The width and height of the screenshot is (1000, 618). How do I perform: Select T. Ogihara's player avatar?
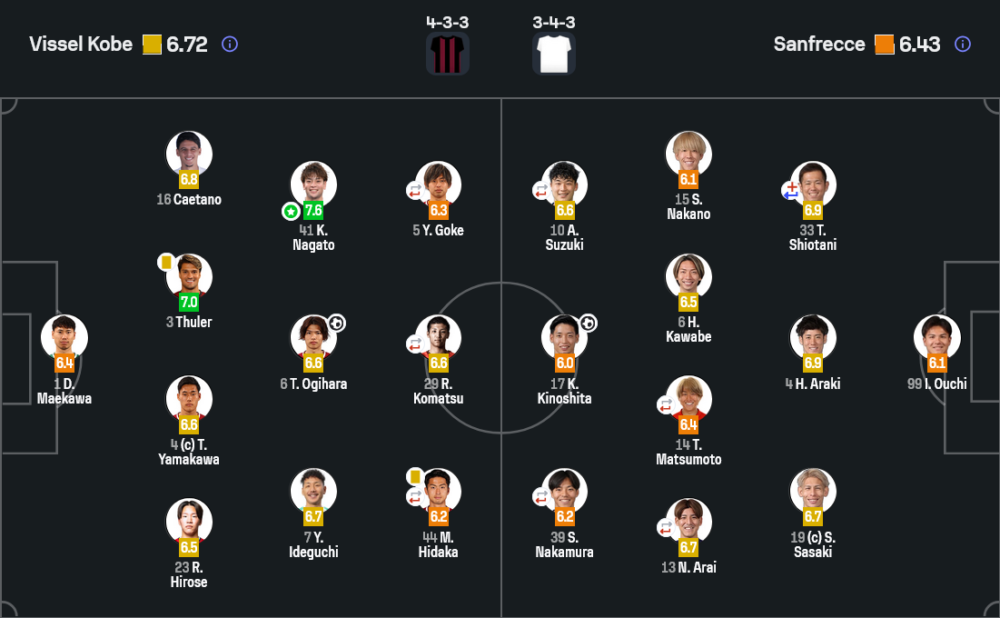tap(314, 338)
